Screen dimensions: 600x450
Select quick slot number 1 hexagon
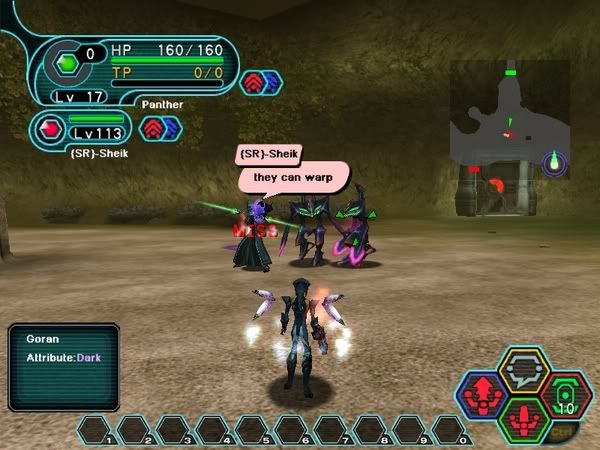click(98, 431)
